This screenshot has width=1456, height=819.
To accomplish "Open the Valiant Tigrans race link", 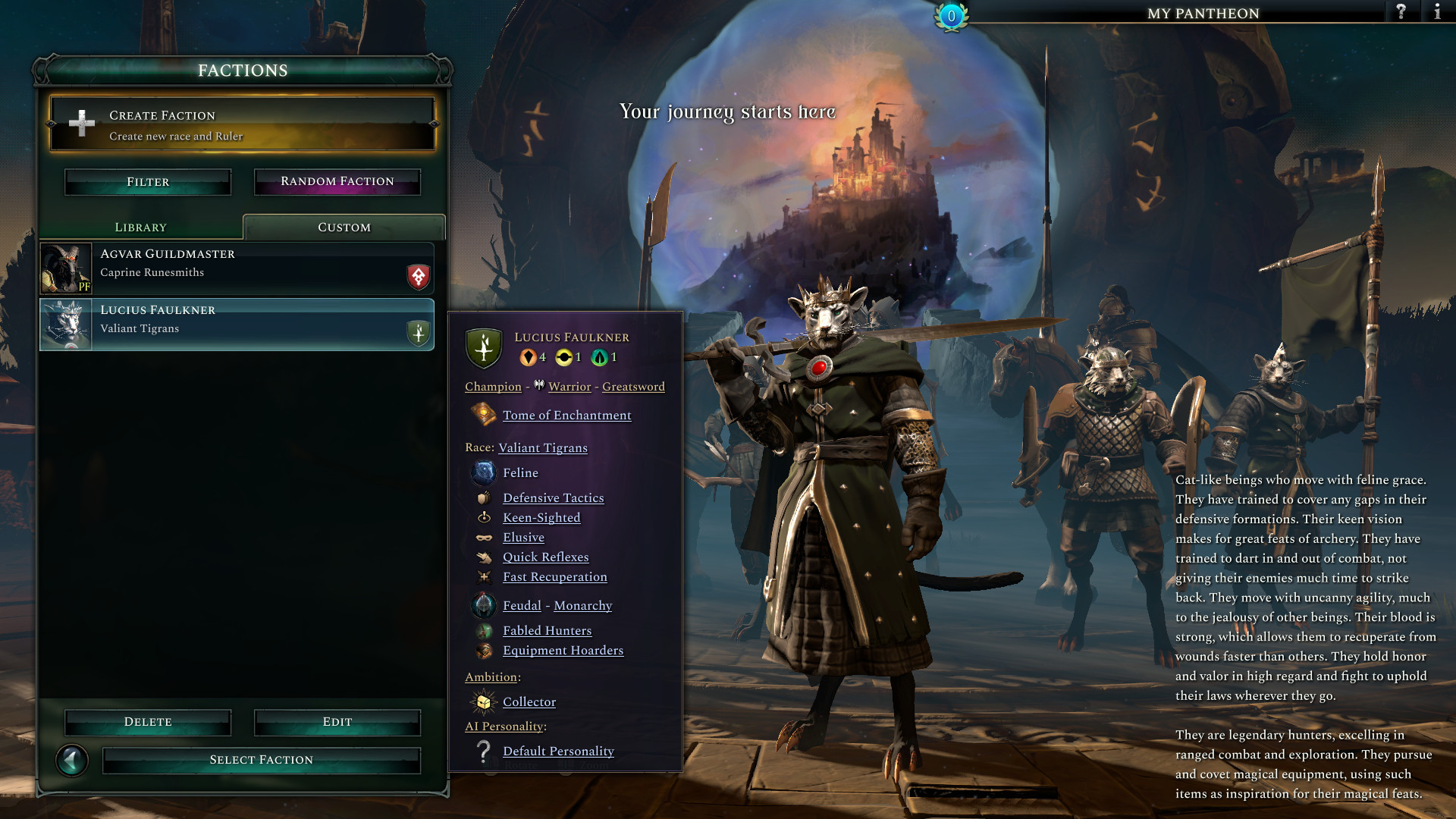I will pos(543,448).
